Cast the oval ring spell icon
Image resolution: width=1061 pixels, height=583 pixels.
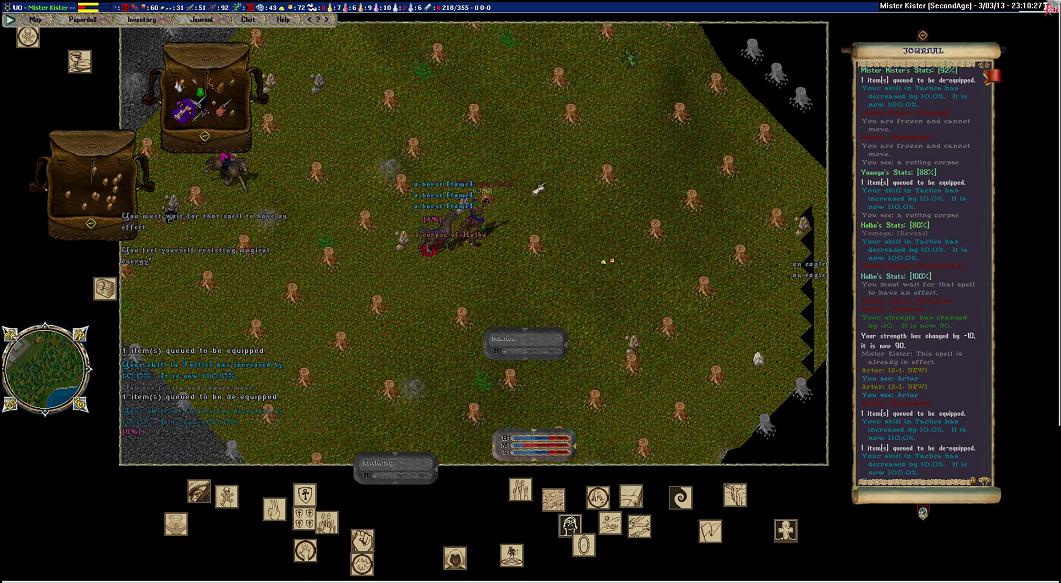(584, 545)
